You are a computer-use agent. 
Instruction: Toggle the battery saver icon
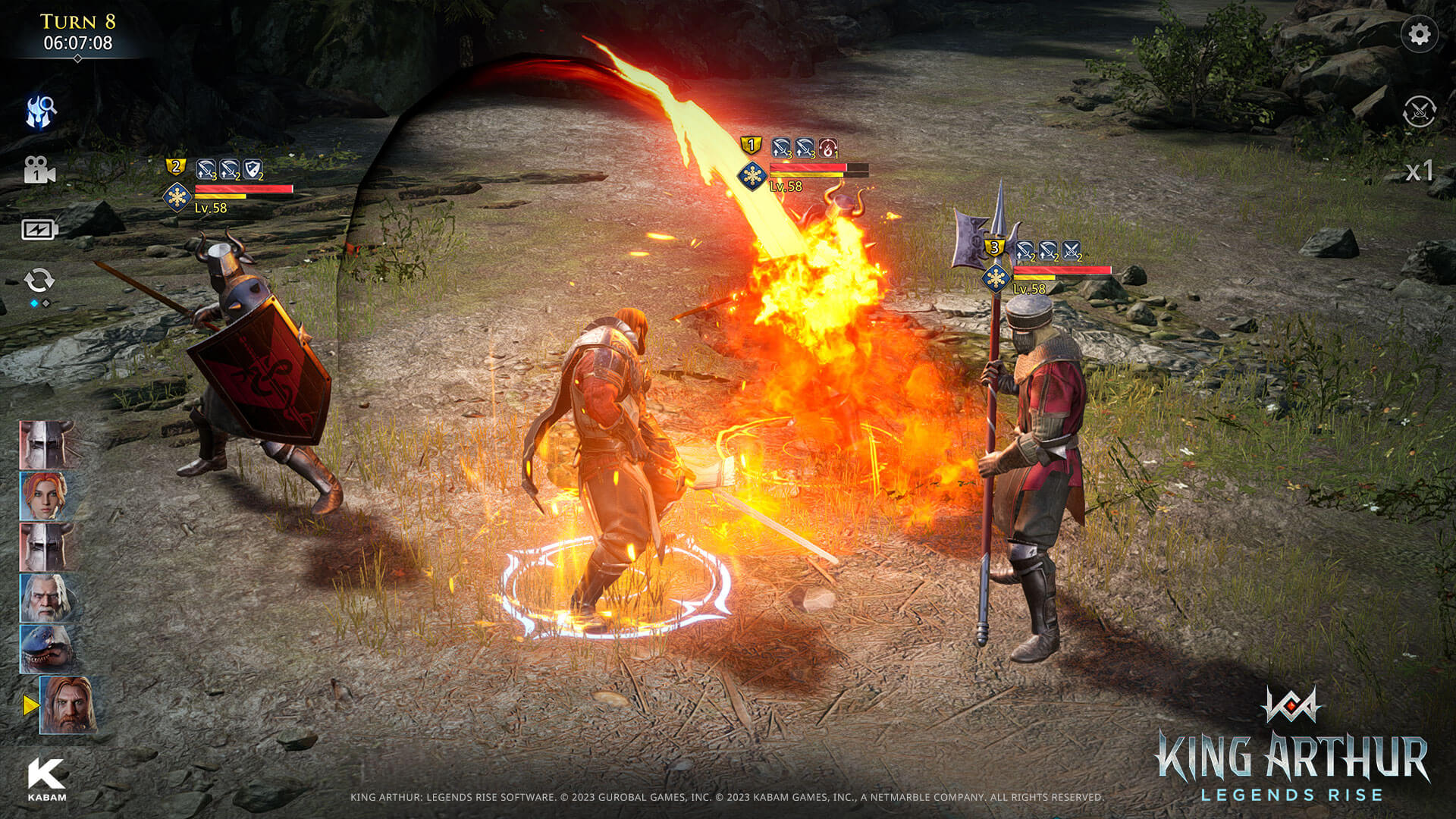39,229
